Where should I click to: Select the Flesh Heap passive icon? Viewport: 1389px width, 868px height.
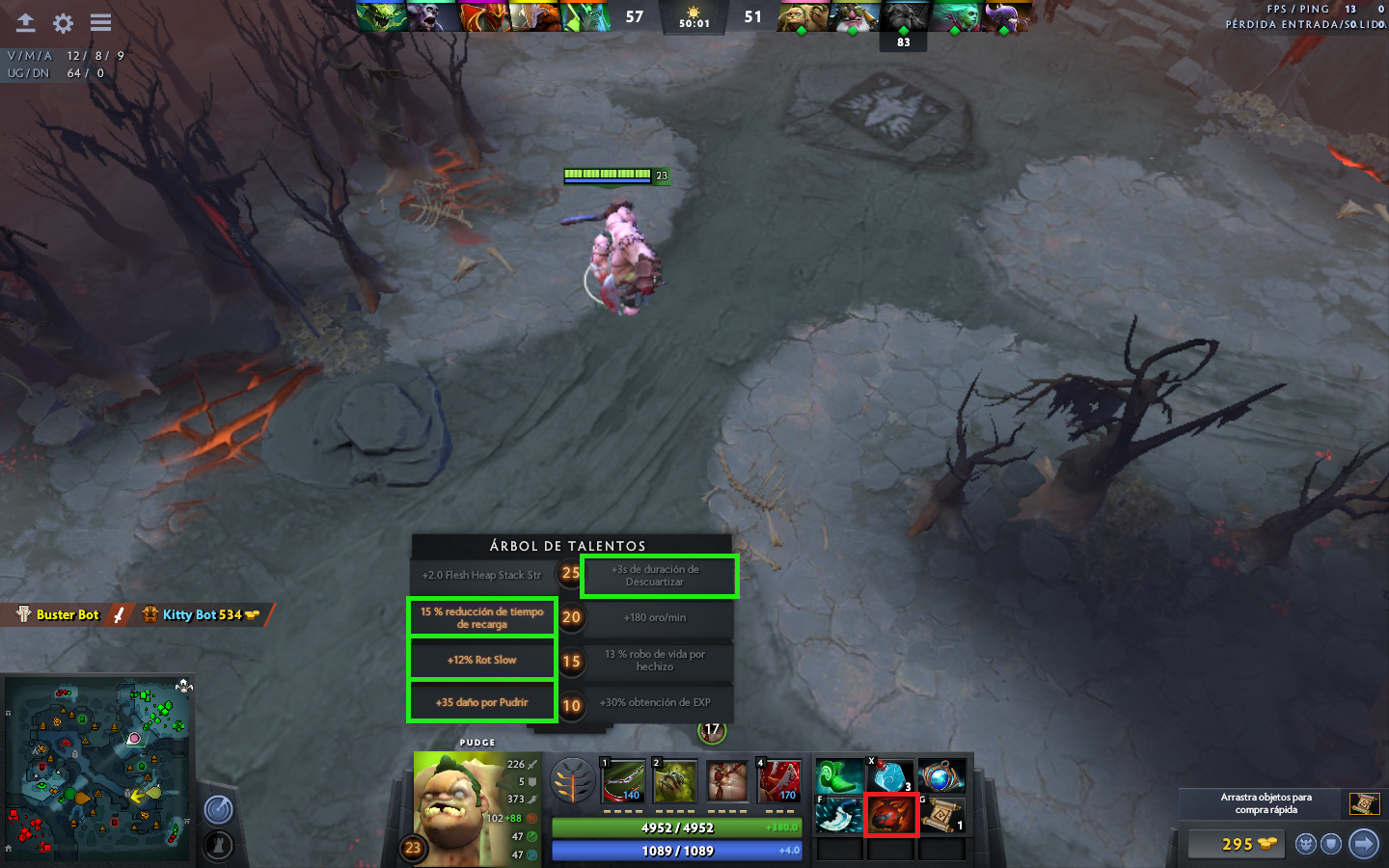pyautogui.click(x=727, y=781)
